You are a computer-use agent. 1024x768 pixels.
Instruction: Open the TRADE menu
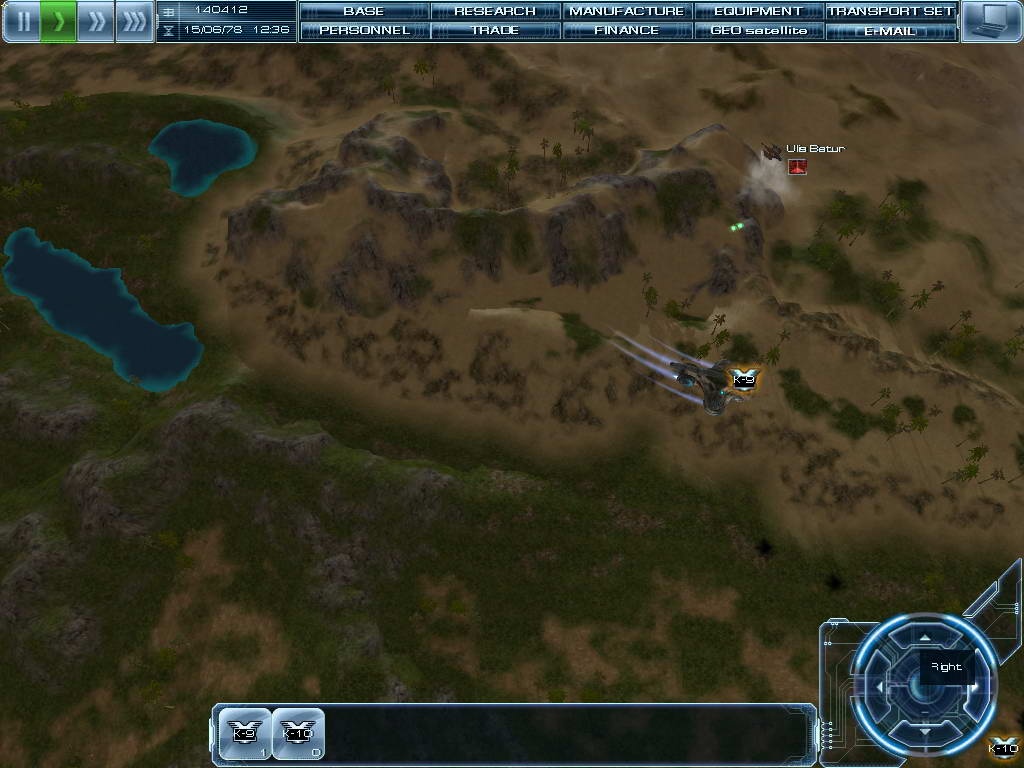click(x=495, y=30)
